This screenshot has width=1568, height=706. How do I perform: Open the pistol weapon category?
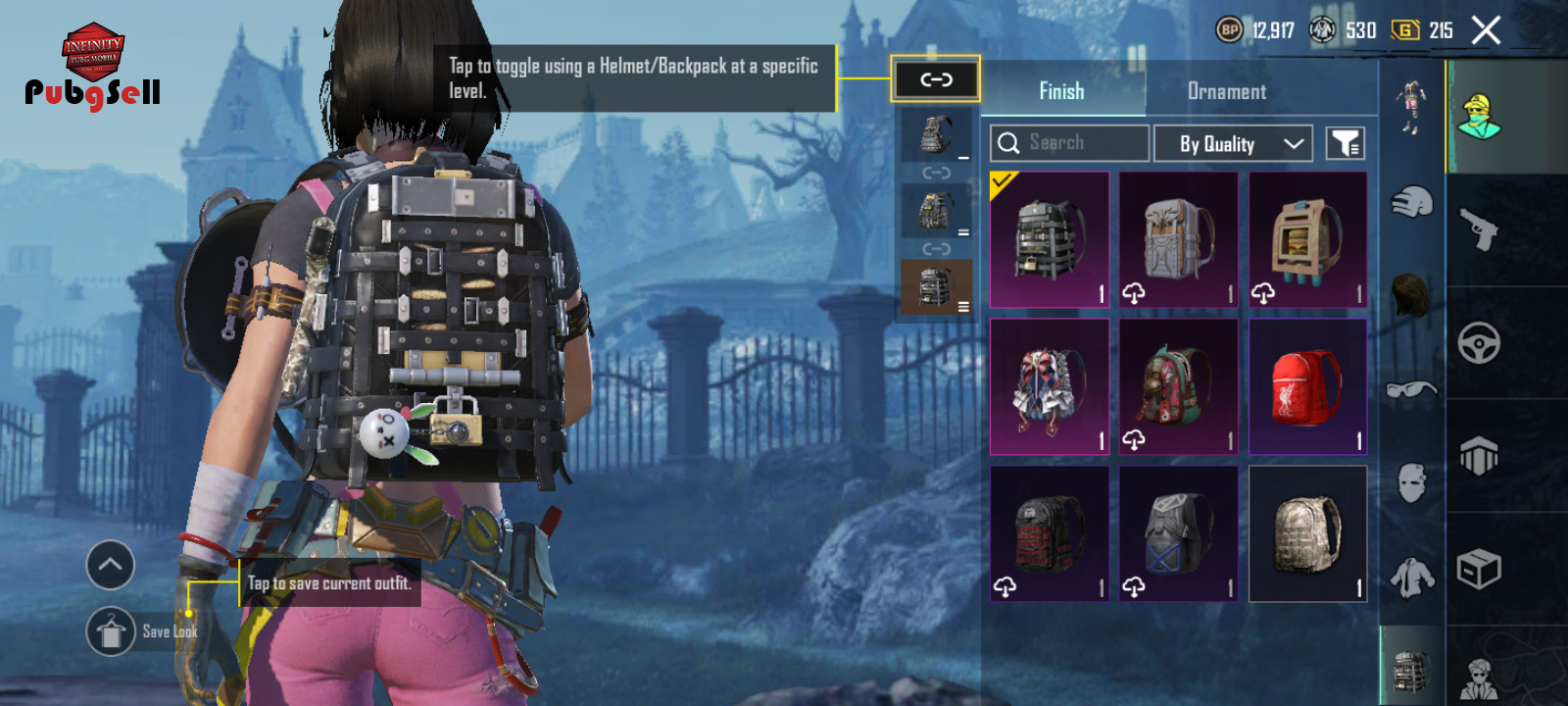(x=1479, y=228)
